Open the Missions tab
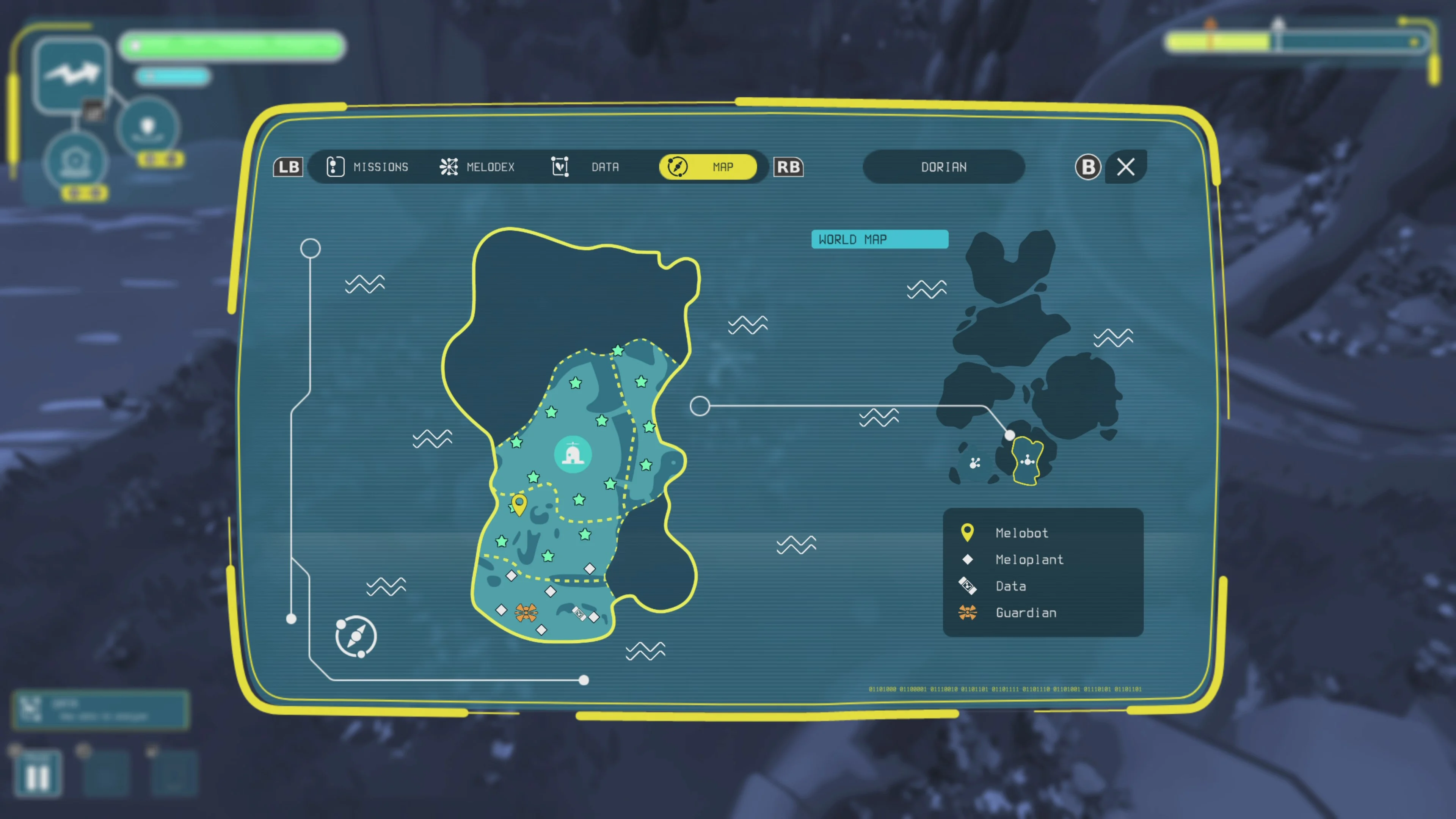The width and height of the screenshot is (1456, 819). [368, 167]
